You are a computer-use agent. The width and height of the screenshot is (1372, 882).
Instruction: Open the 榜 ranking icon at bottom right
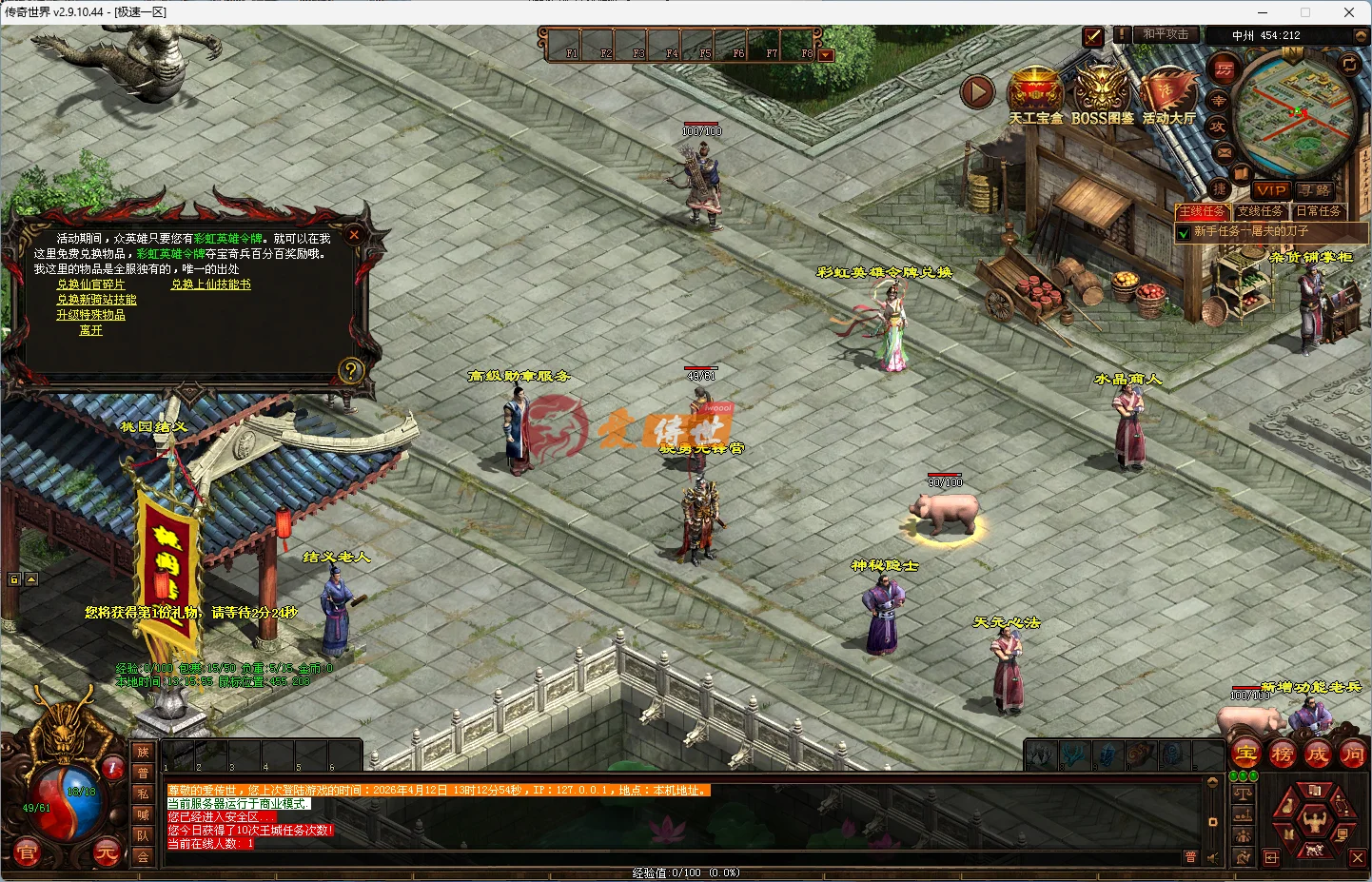(1283, 754)
